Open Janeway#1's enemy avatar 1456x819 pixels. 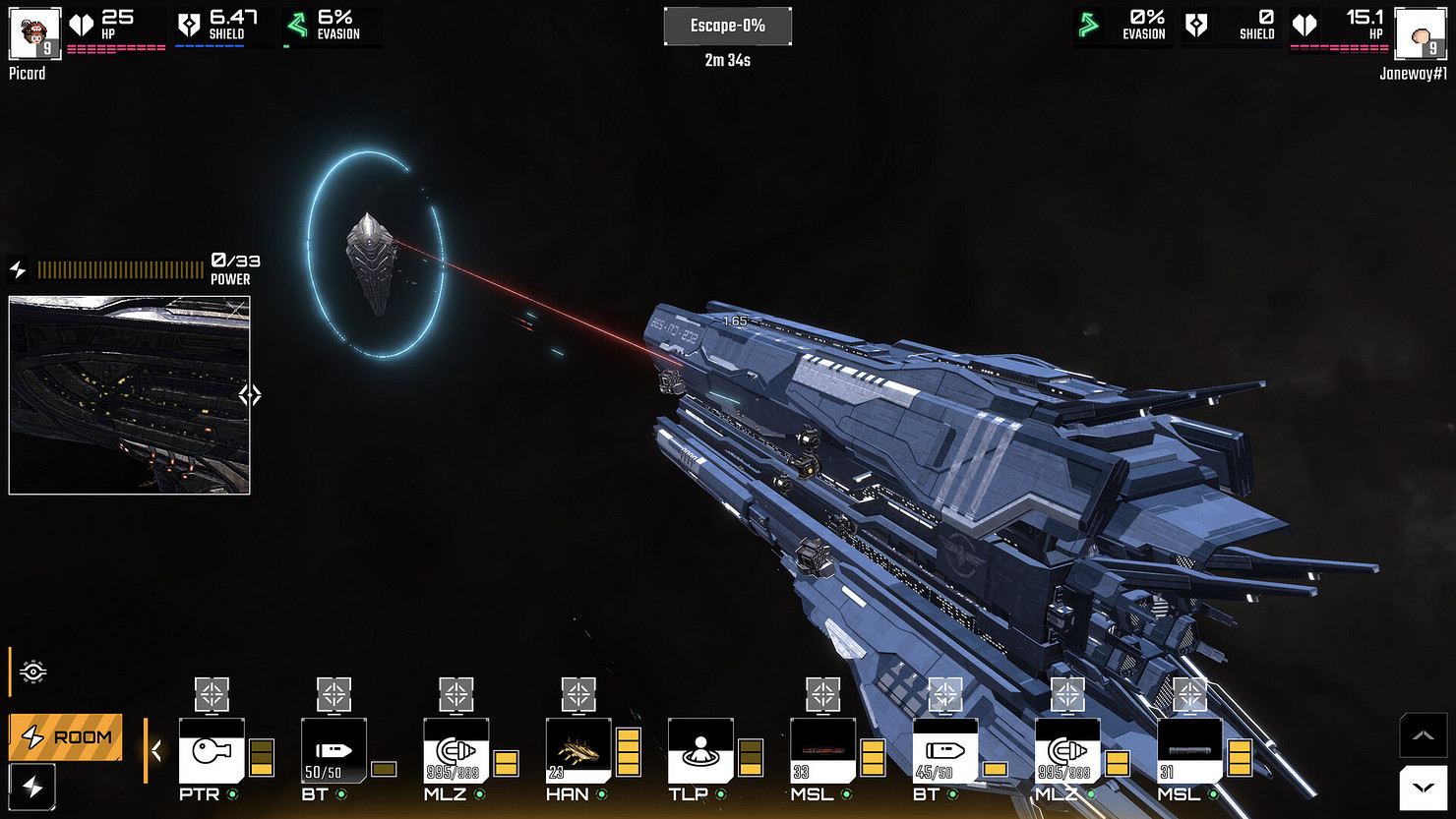point(1420,34)
